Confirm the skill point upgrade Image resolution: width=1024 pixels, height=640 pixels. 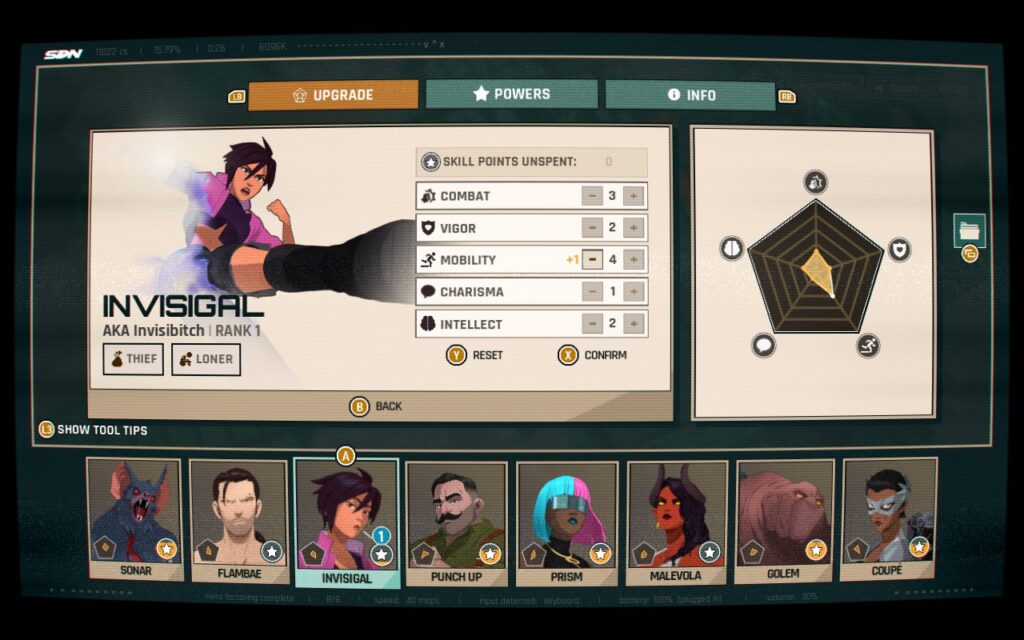tap(593, 355)
